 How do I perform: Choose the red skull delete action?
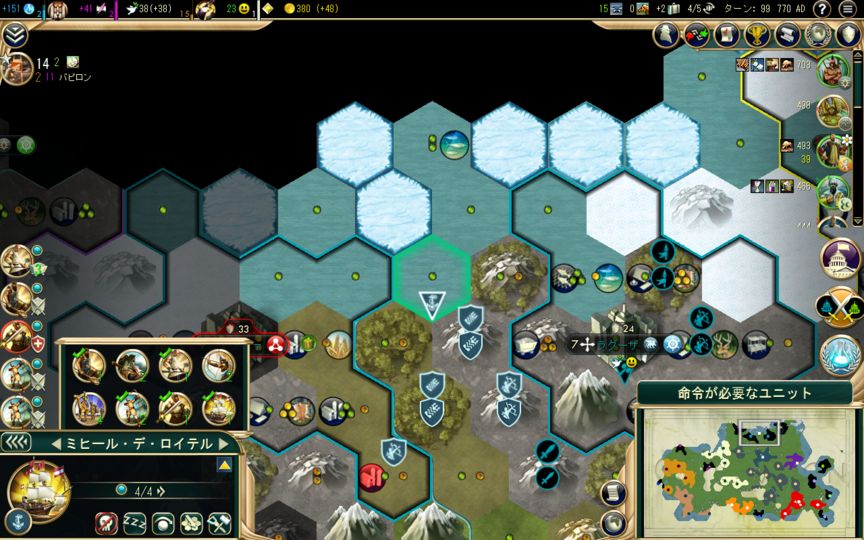pyautogui.click(x=106, y=523)
